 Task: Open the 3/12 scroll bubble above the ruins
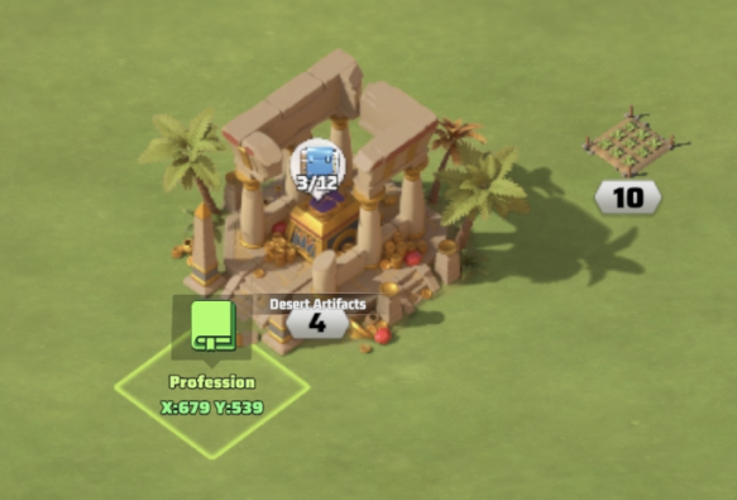pos(318,167)
